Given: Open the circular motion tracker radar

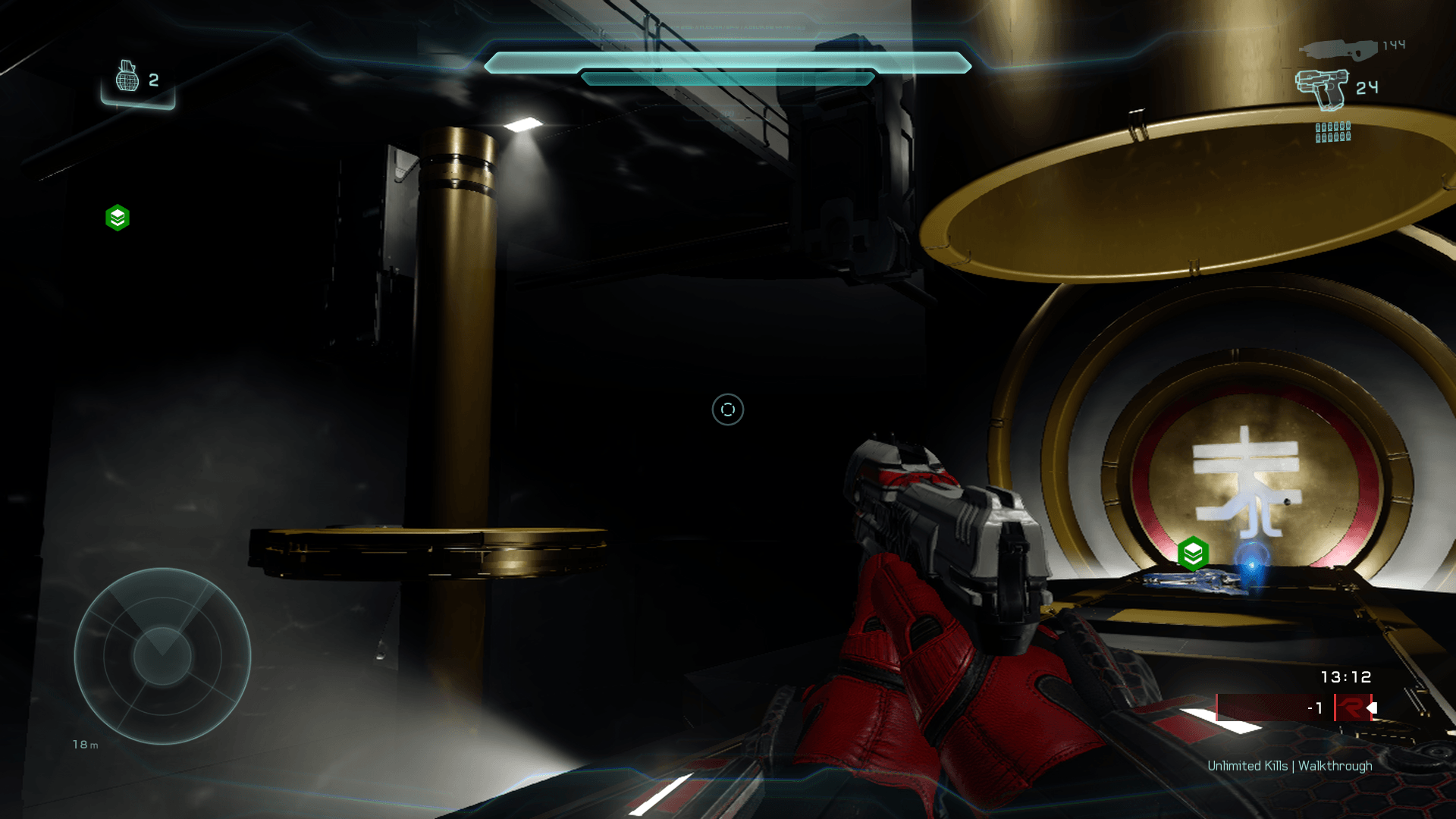Looking at the screenshot, I should coord(162,656).
